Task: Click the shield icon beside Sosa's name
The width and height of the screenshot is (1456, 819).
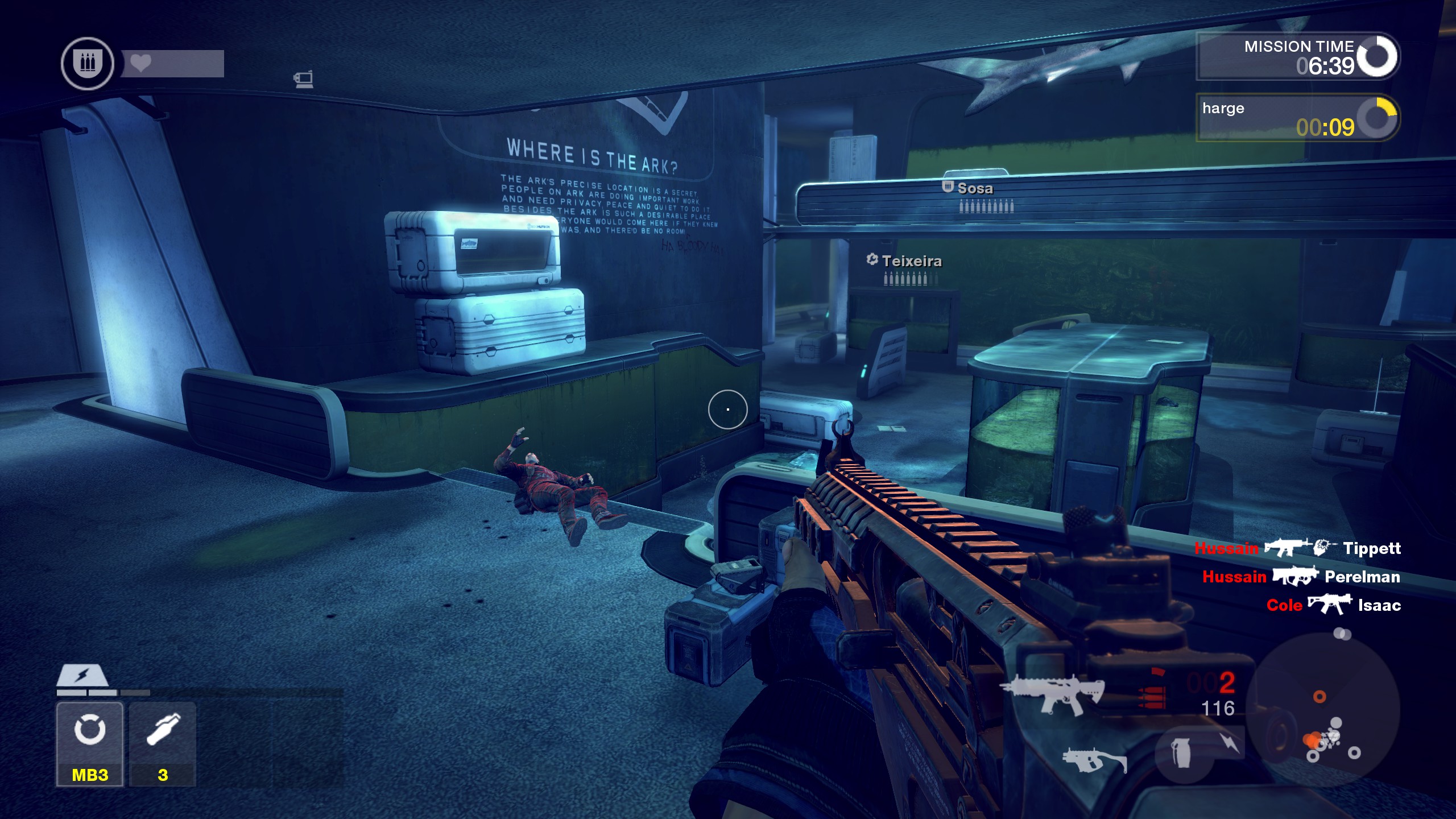Action: [947, 188]
